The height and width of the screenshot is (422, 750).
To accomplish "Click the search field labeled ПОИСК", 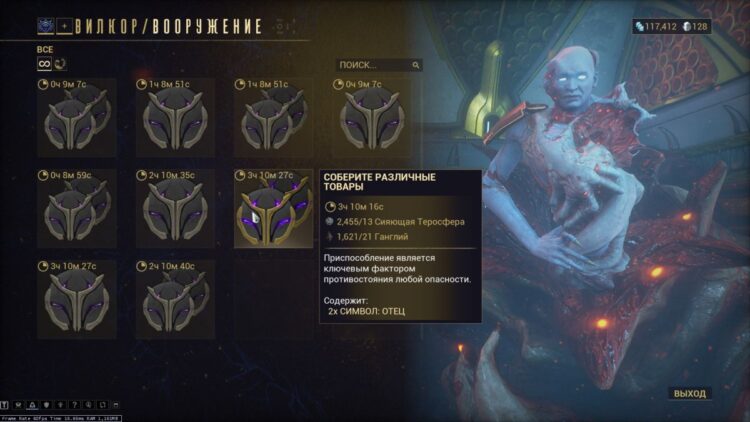I will [378, 65].
